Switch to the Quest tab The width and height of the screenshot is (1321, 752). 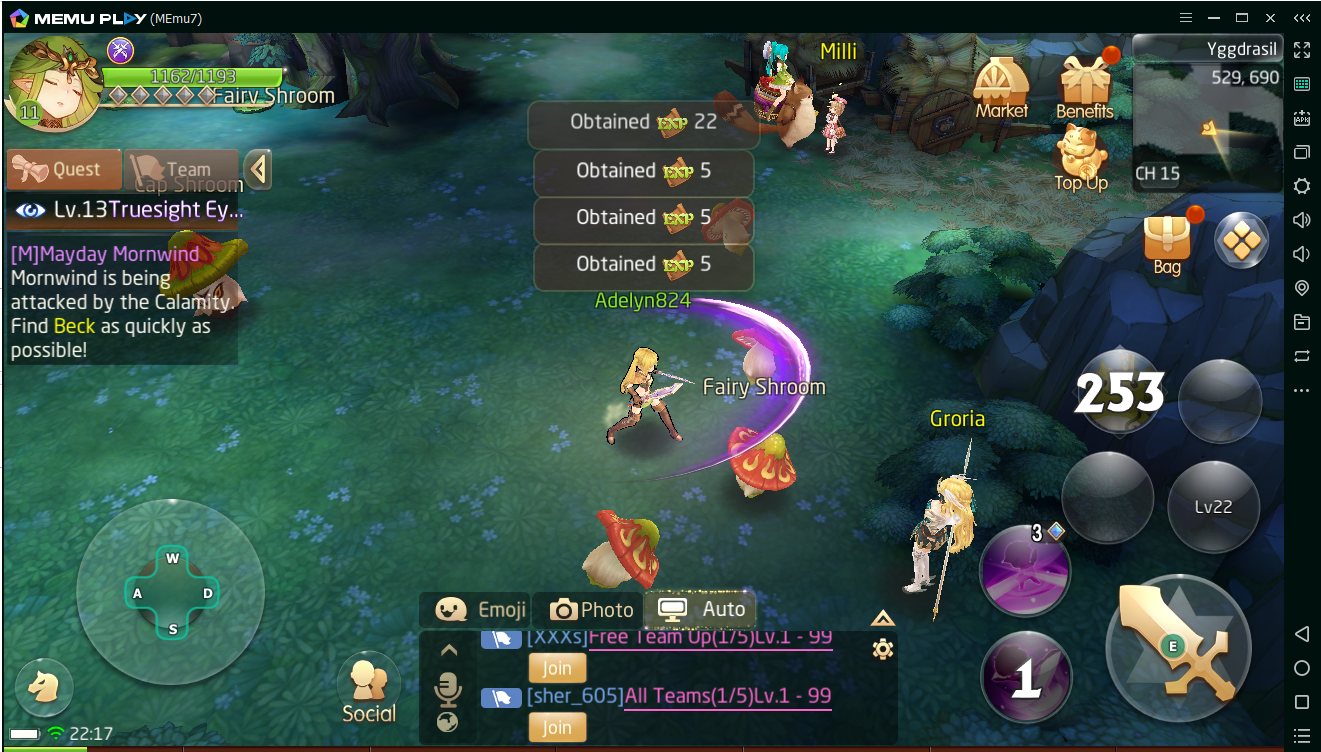coord(64,170)
